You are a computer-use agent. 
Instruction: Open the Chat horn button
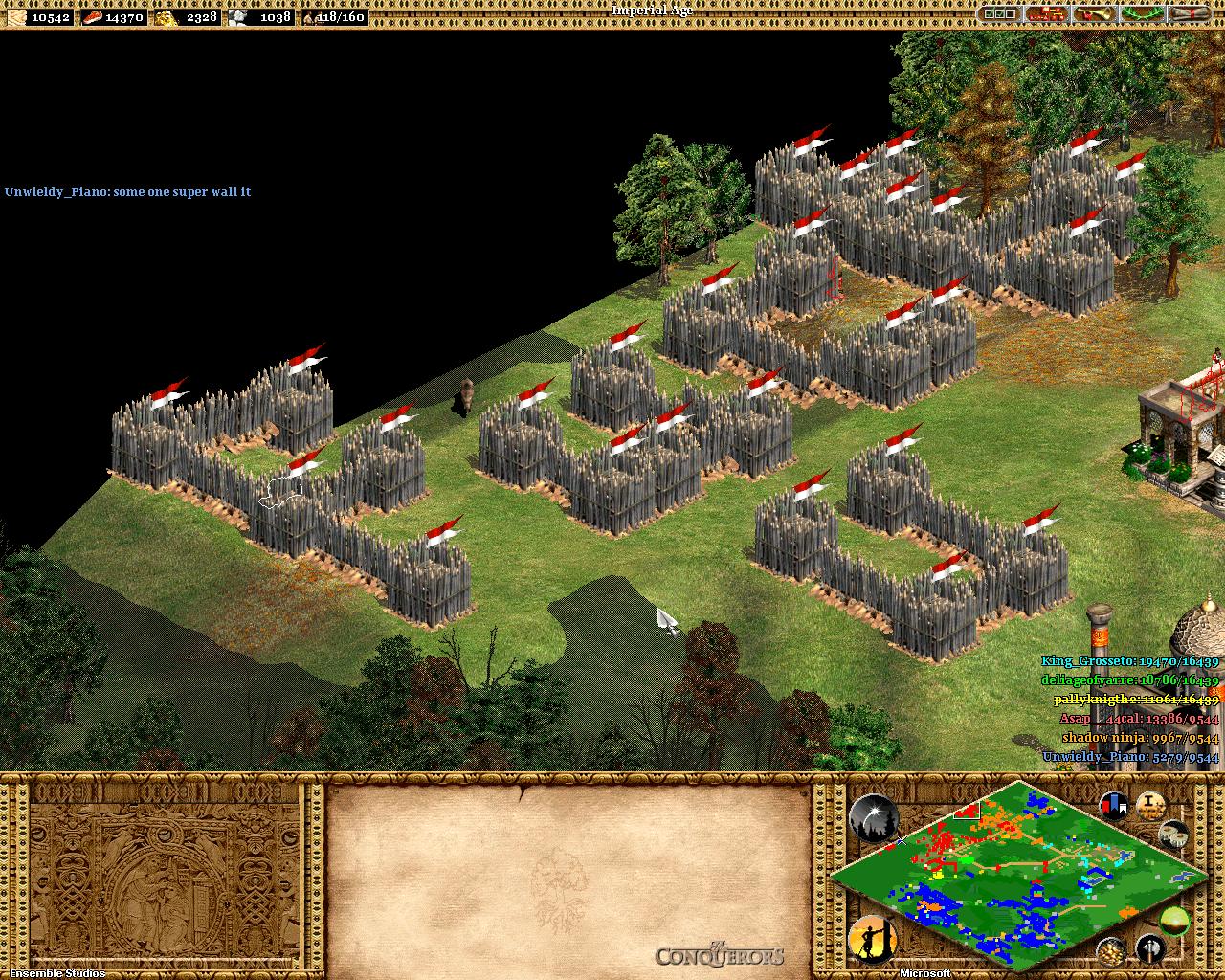[x=1093, y=14]
